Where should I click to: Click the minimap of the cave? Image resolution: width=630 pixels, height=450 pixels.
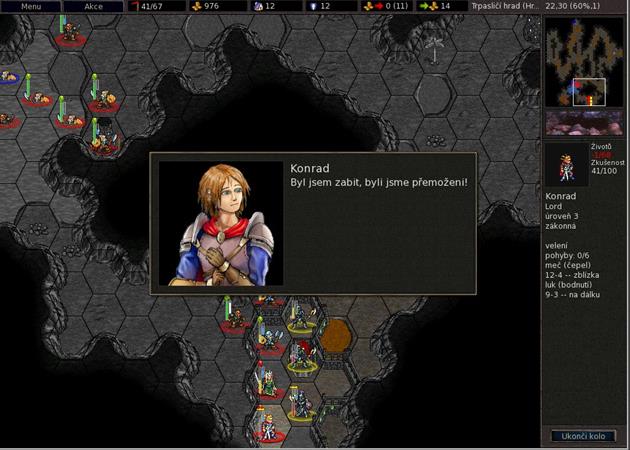point(584,61)
